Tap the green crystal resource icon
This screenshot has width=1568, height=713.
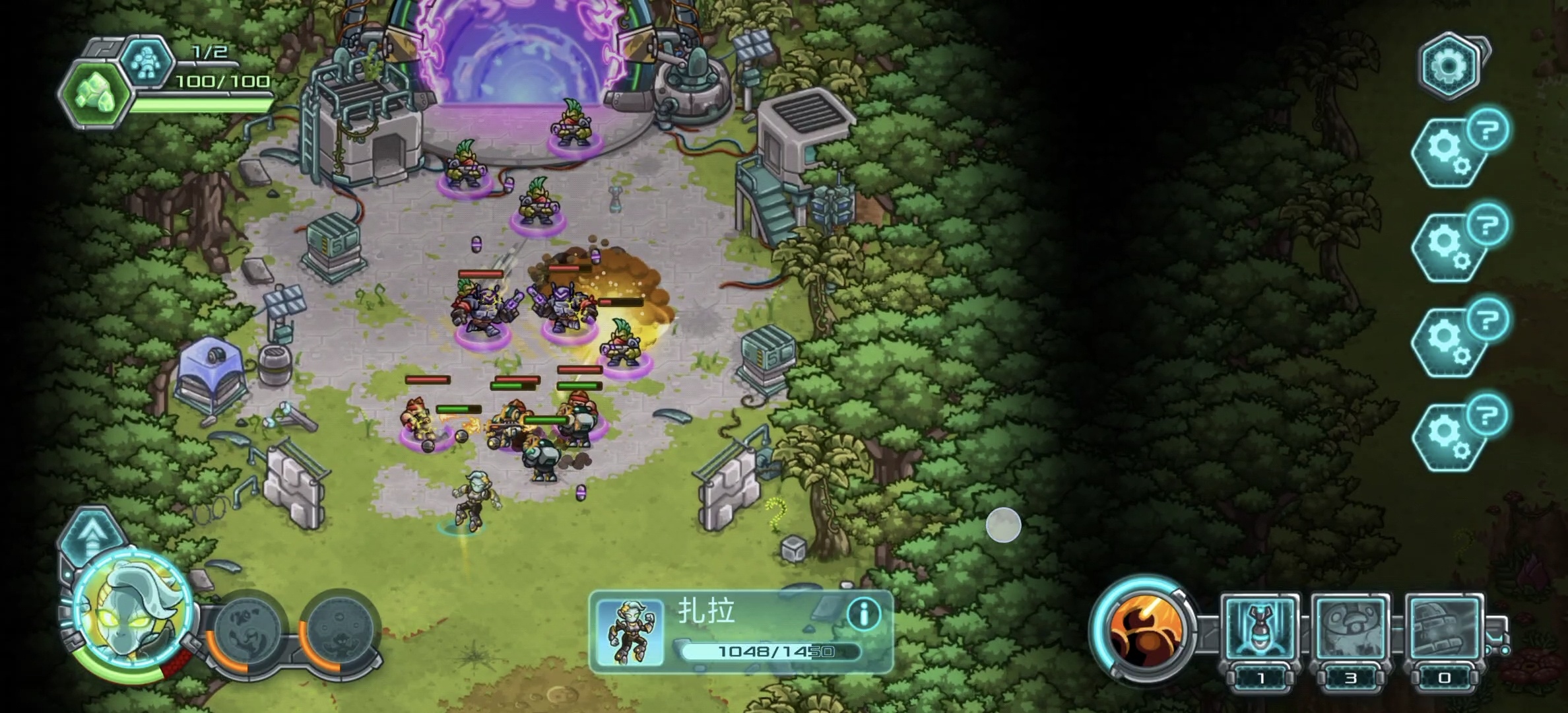pyautogui.click(x=97, y=93)
